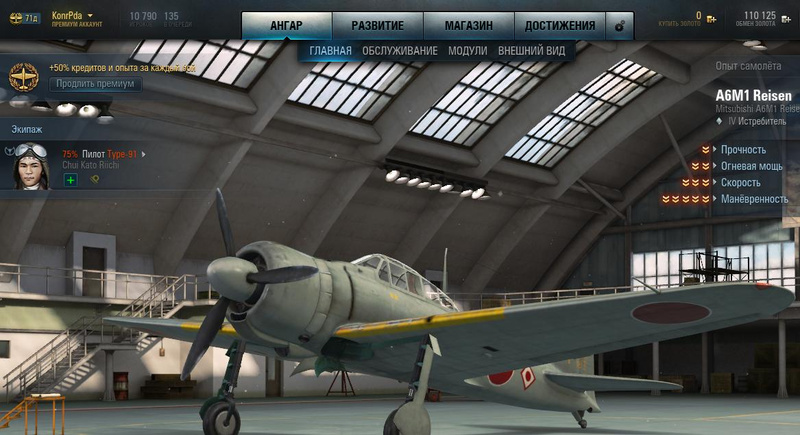Expand the Огневая мощь characteristic
Viewport: 800px width, 435px height.
[751, 166]
